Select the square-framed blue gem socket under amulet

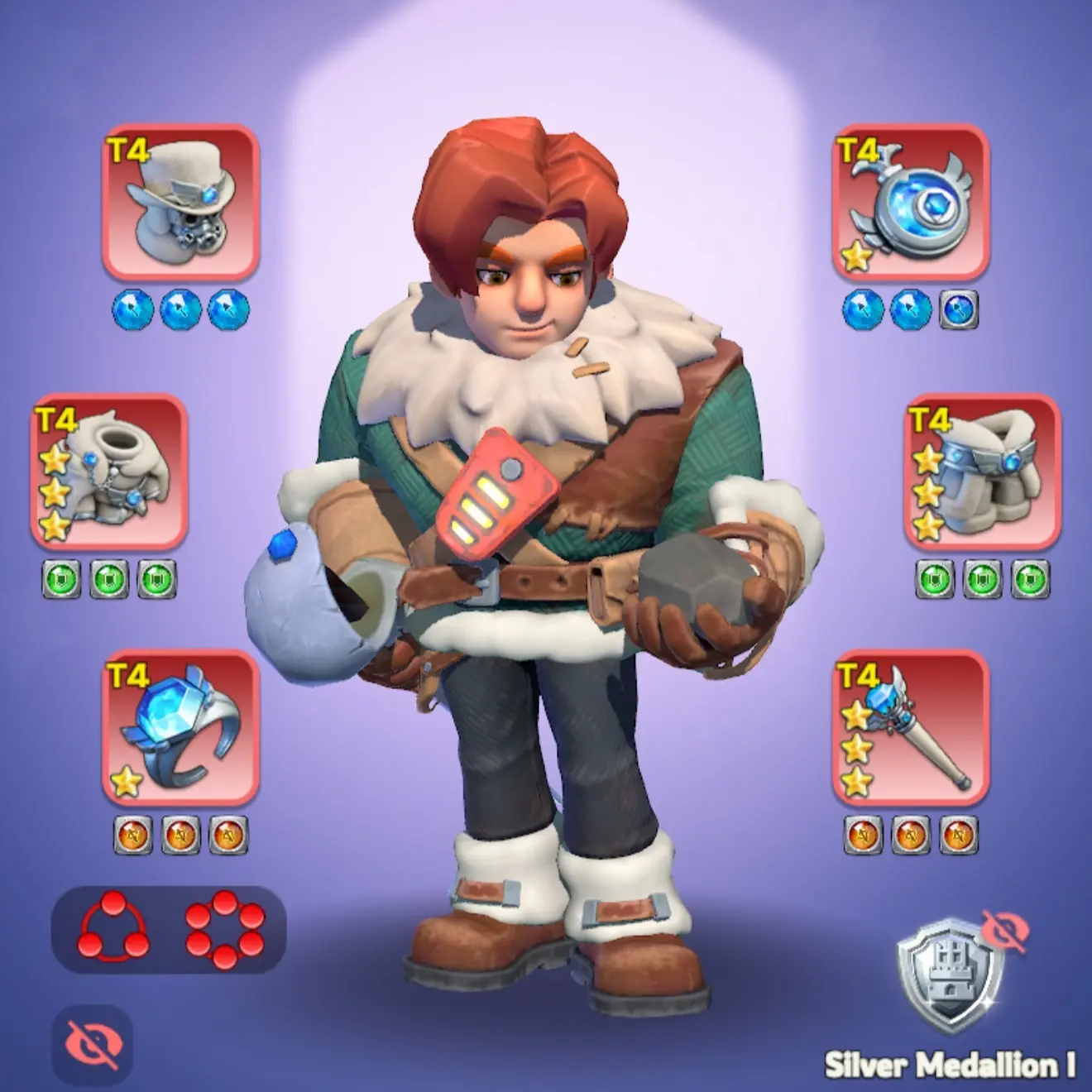[x=960, y=310]
